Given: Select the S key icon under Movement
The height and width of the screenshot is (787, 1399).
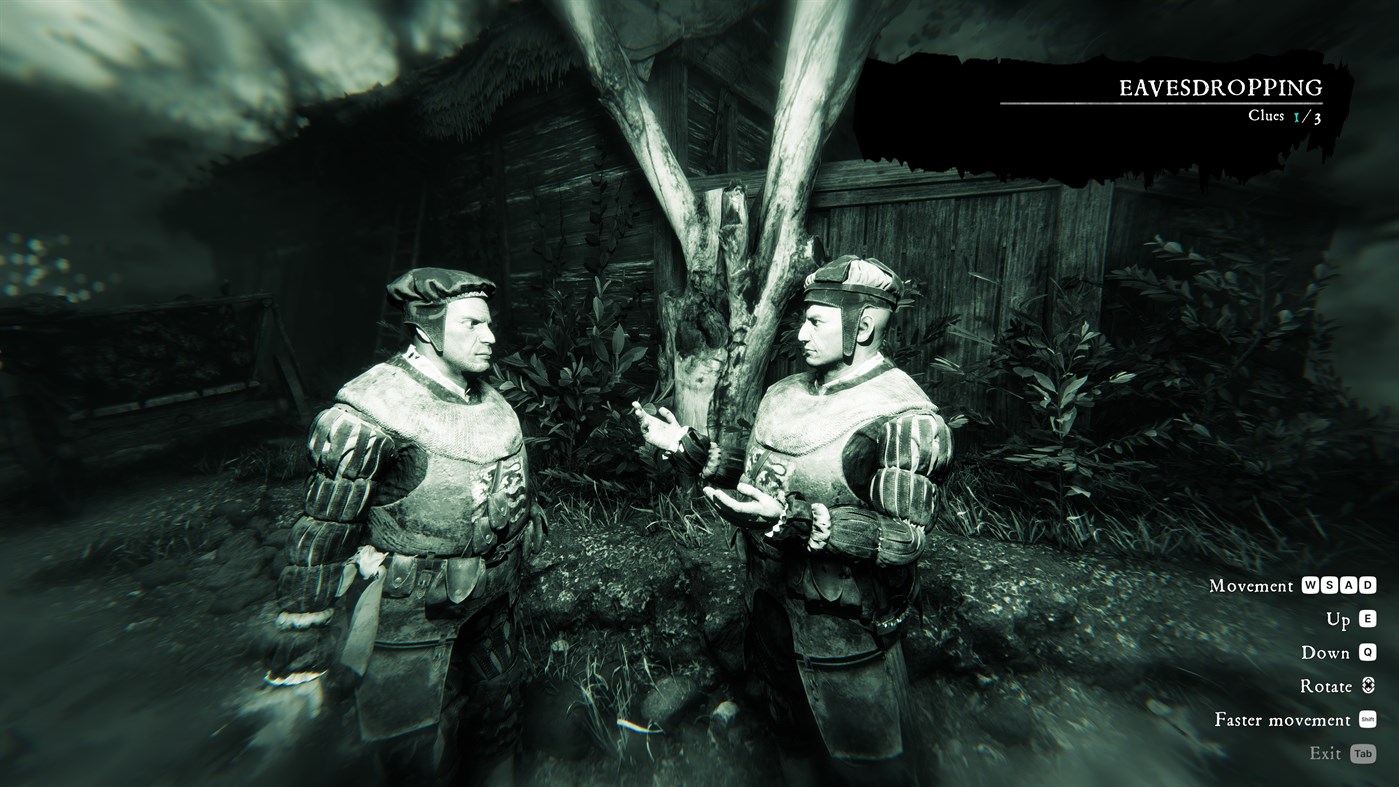Looking at the screenshot, I should coord(1330,584).
